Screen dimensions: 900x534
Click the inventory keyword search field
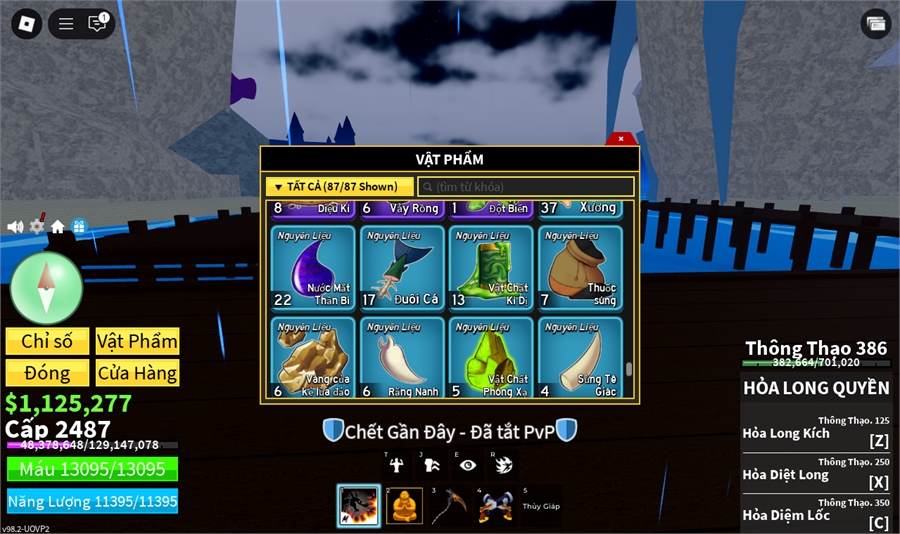tap(526, 187)
